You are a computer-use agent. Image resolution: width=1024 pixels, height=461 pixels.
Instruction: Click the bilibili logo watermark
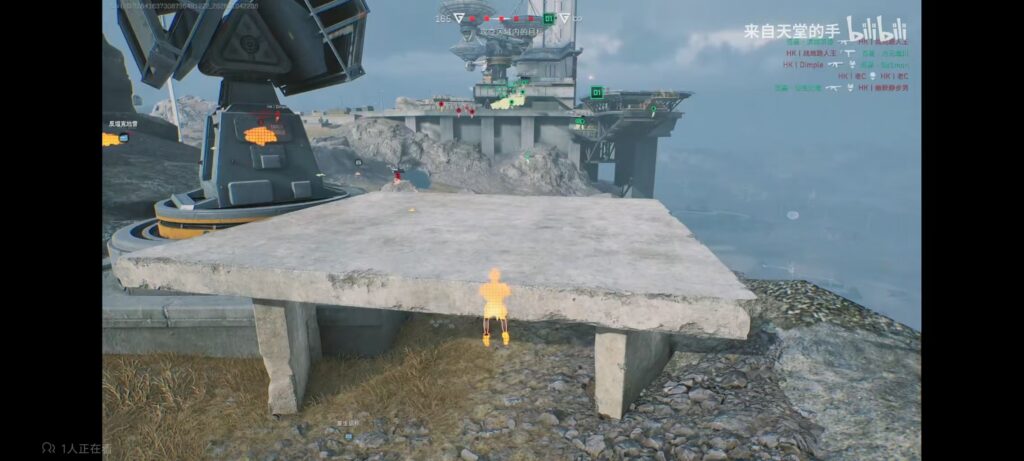pos(877,29)
